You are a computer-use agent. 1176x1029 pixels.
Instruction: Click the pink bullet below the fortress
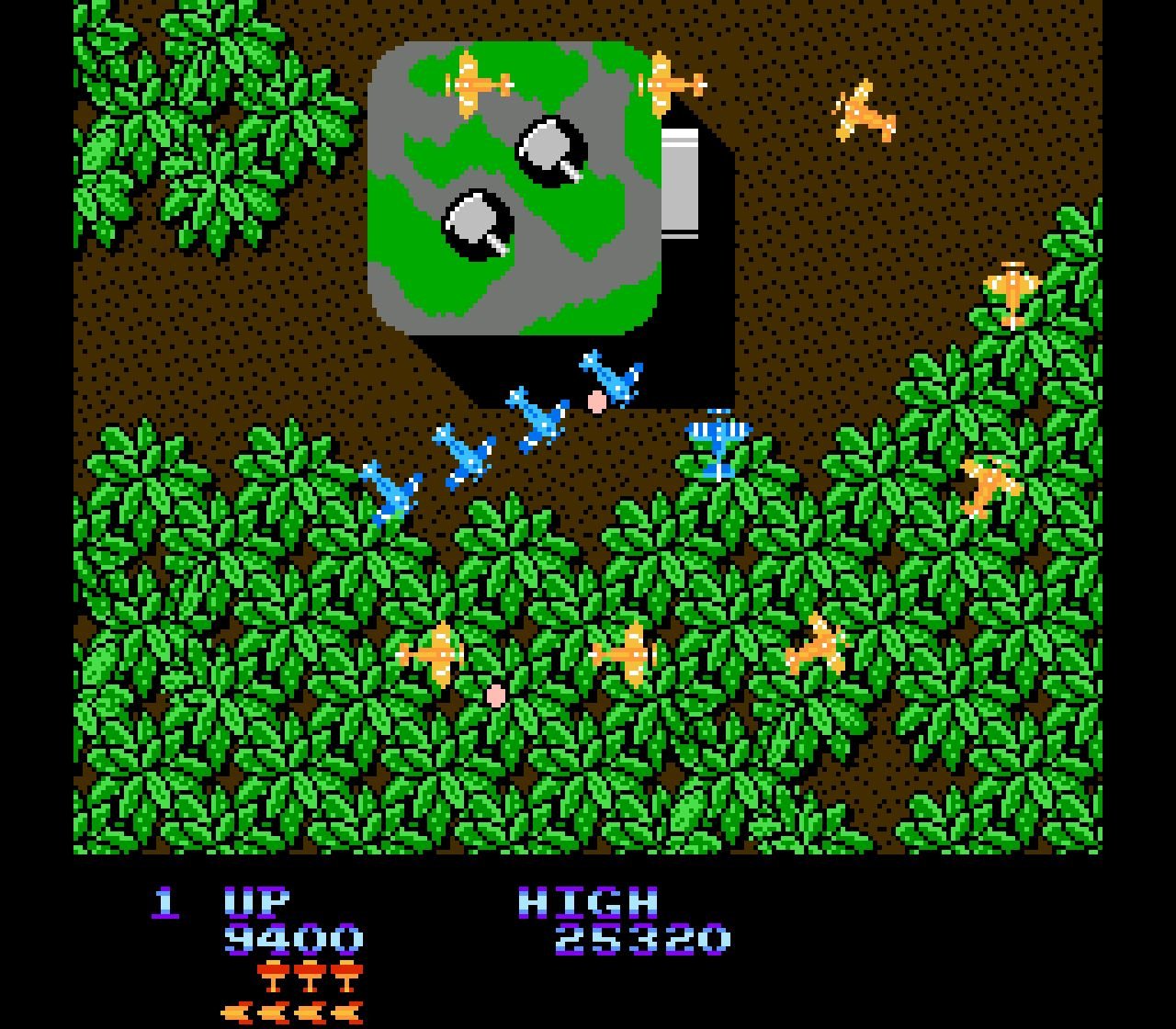597,401
